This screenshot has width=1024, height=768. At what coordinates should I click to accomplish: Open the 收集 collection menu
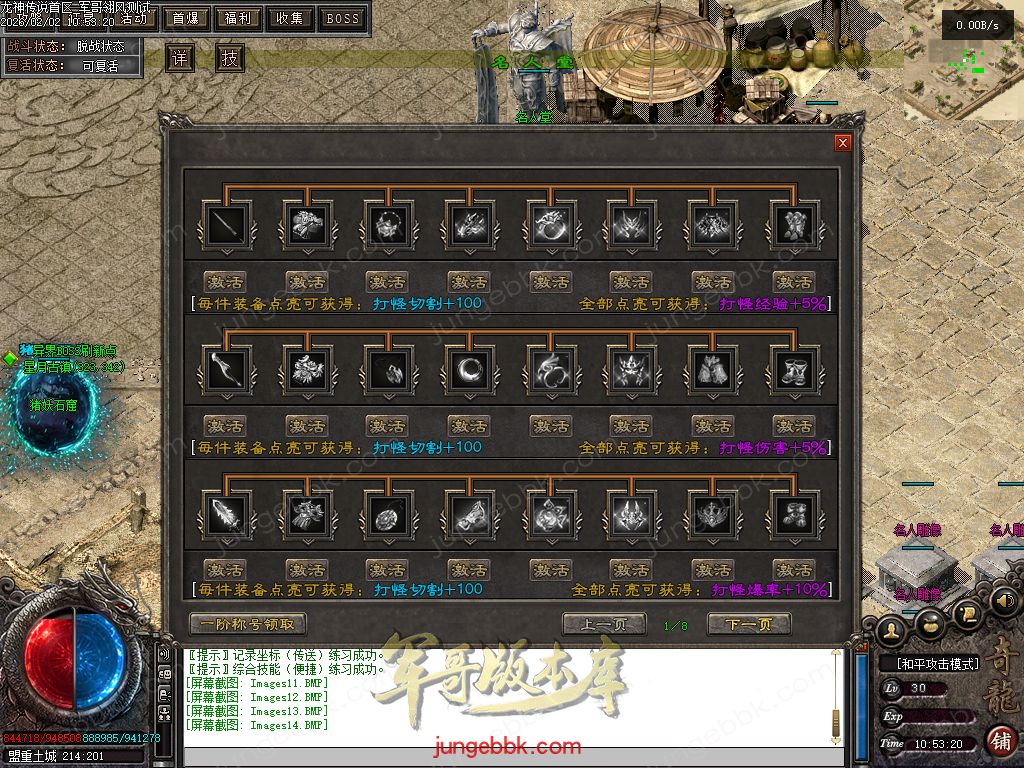coord(290,18)
